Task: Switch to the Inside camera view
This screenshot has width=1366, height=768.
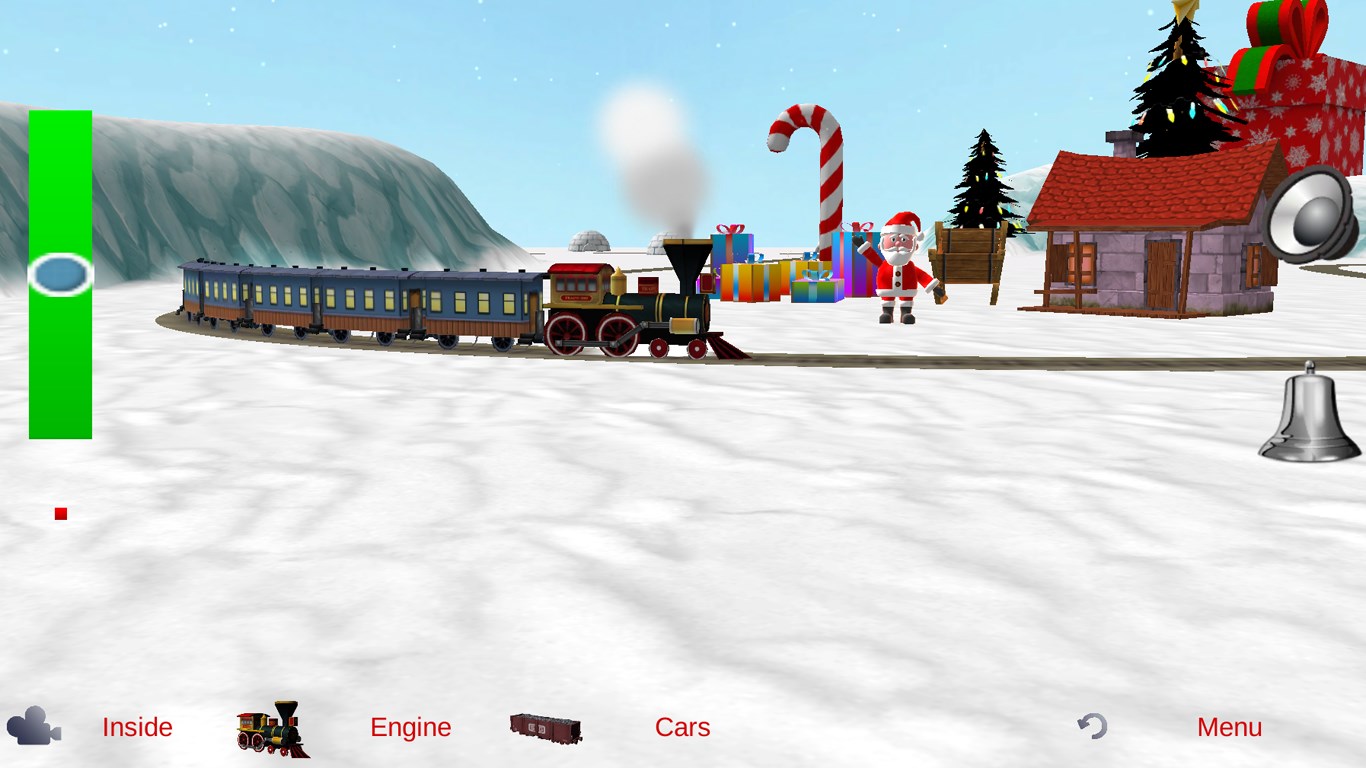Action: [137, 727]
